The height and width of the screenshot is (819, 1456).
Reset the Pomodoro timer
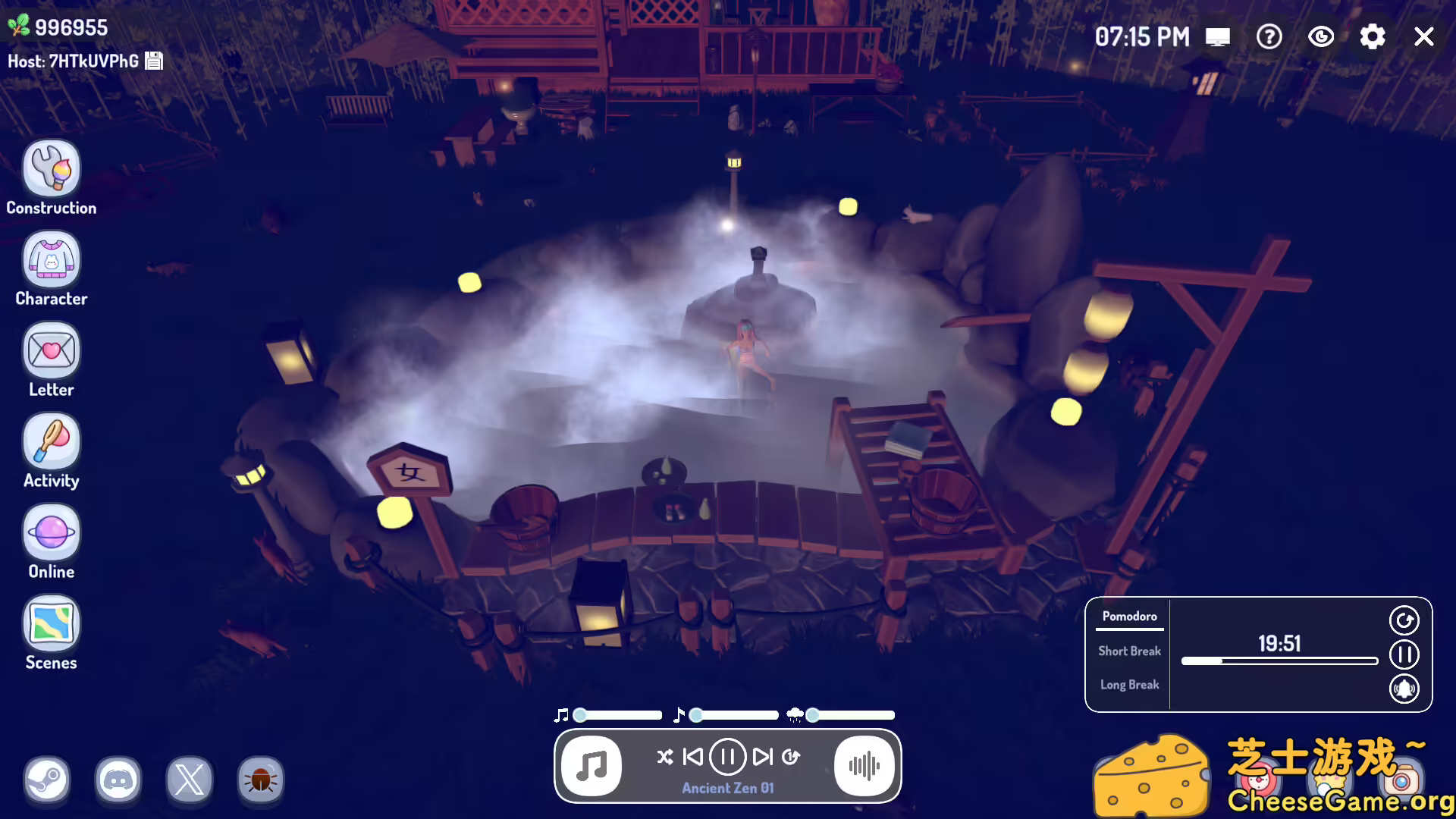click(x=1404, y=620)
